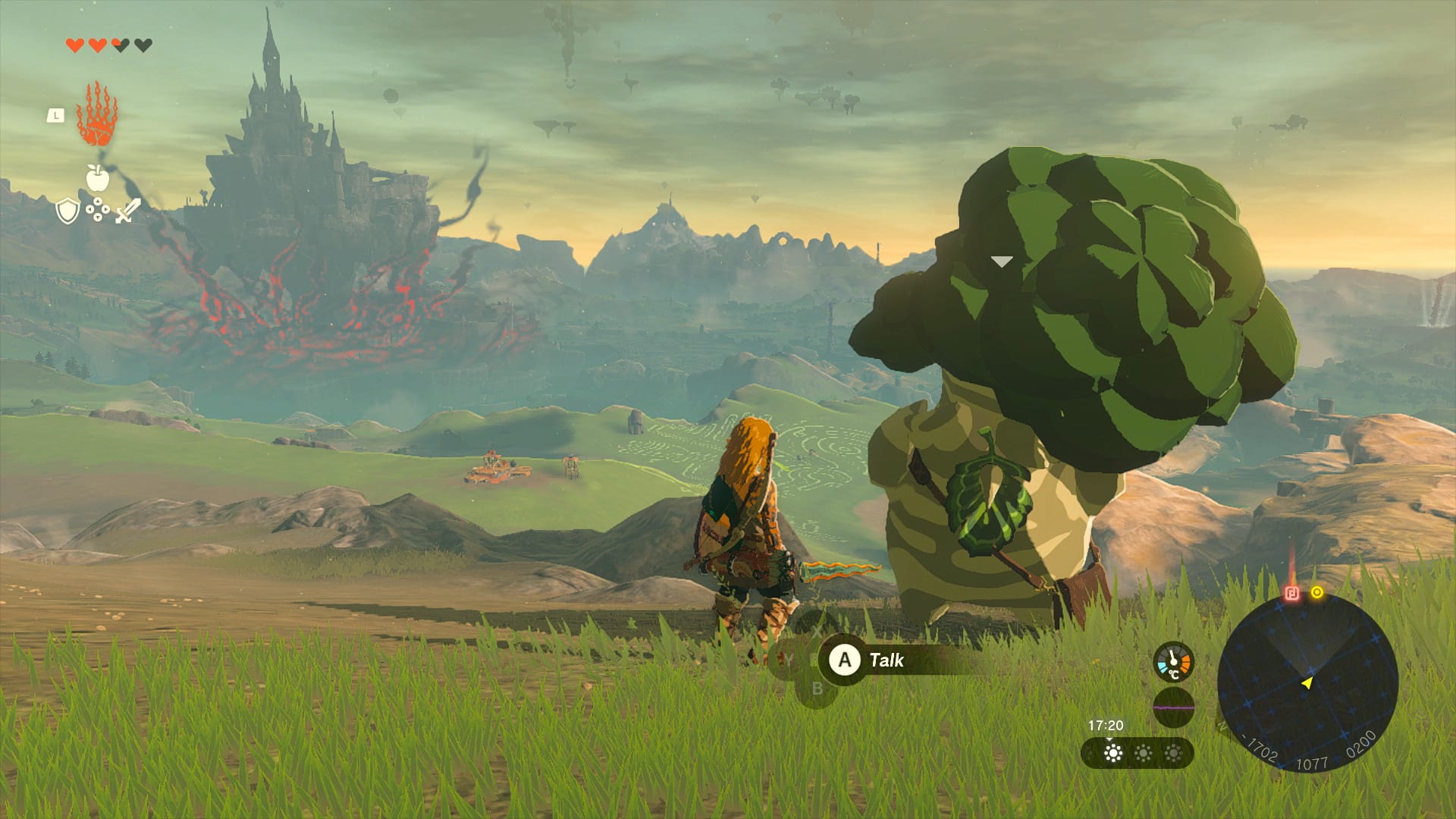Click the D-pad quick-select icon
1456x819 pixels.
[x=99, y=209]
